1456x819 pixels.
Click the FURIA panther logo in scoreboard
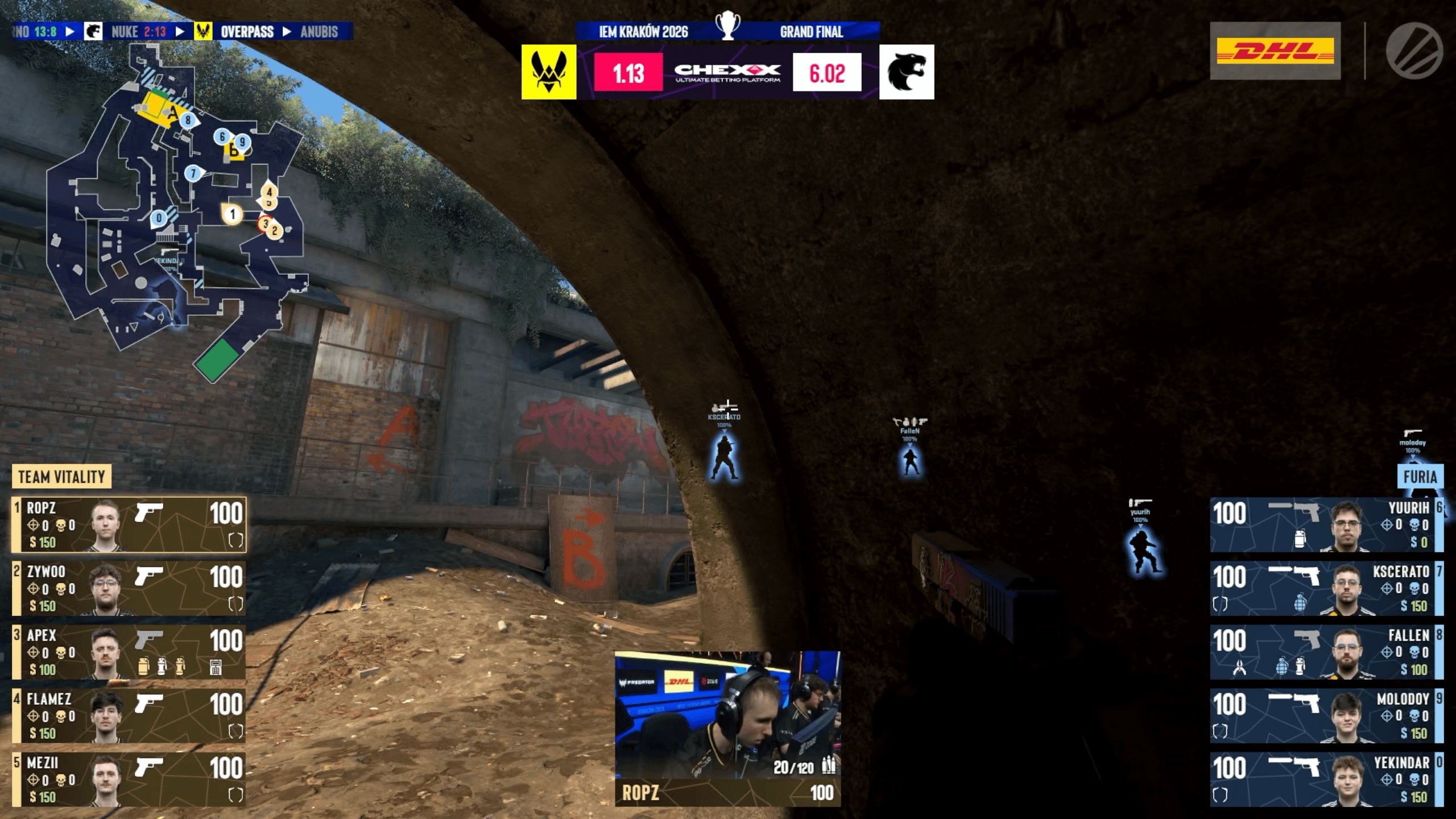pyautogui.click(x=907, y=72)
